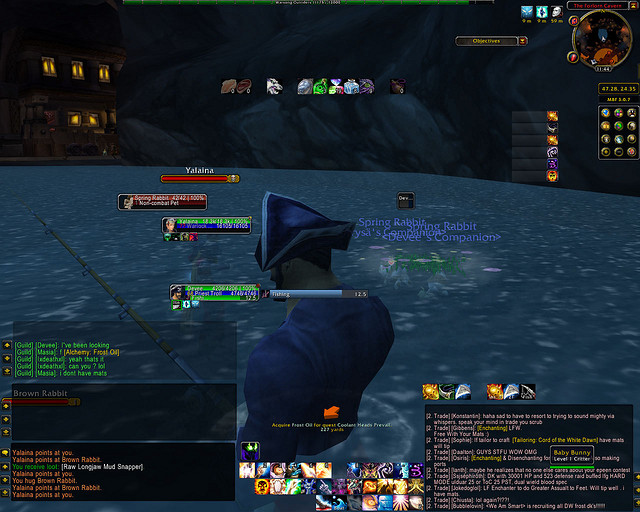Select Yalaina's Warlock target frame
The image size is (640, 512).
point(207,225)
